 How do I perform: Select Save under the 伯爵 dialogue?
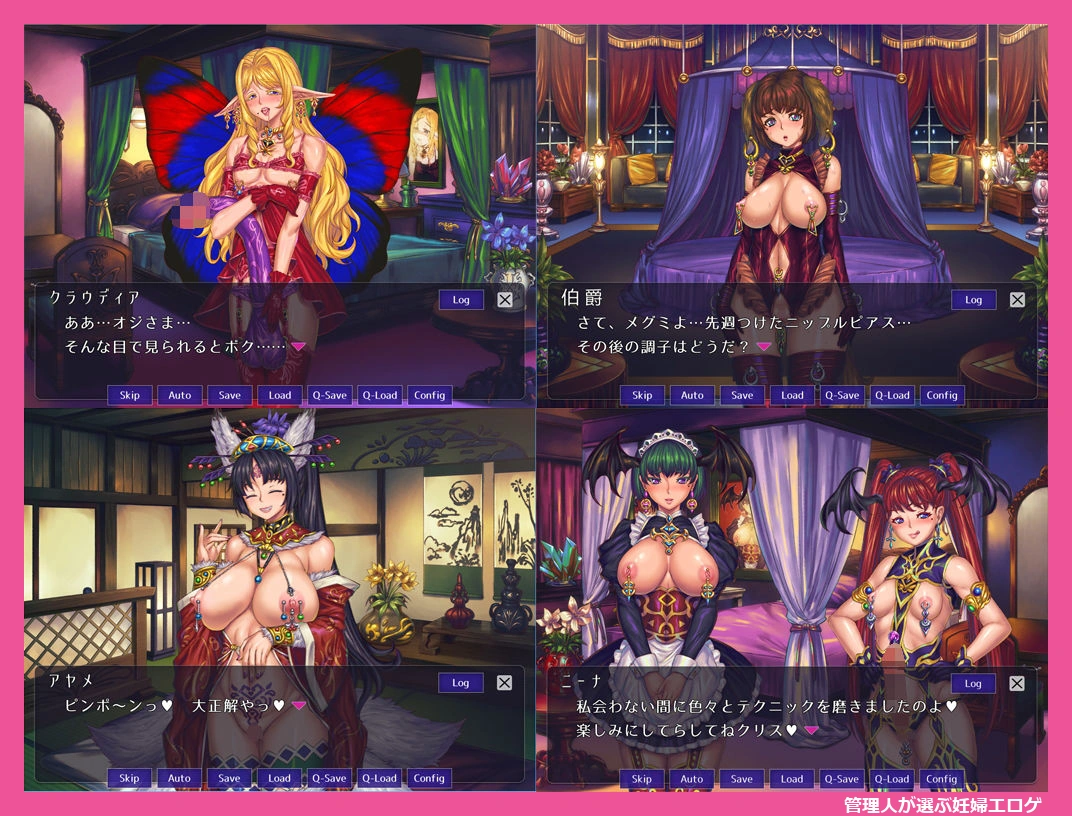coord(742,395)
